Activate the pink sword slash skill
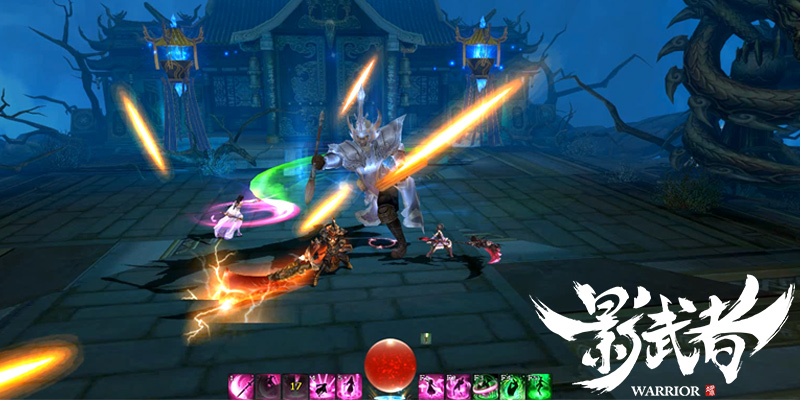 coord(241,385)
